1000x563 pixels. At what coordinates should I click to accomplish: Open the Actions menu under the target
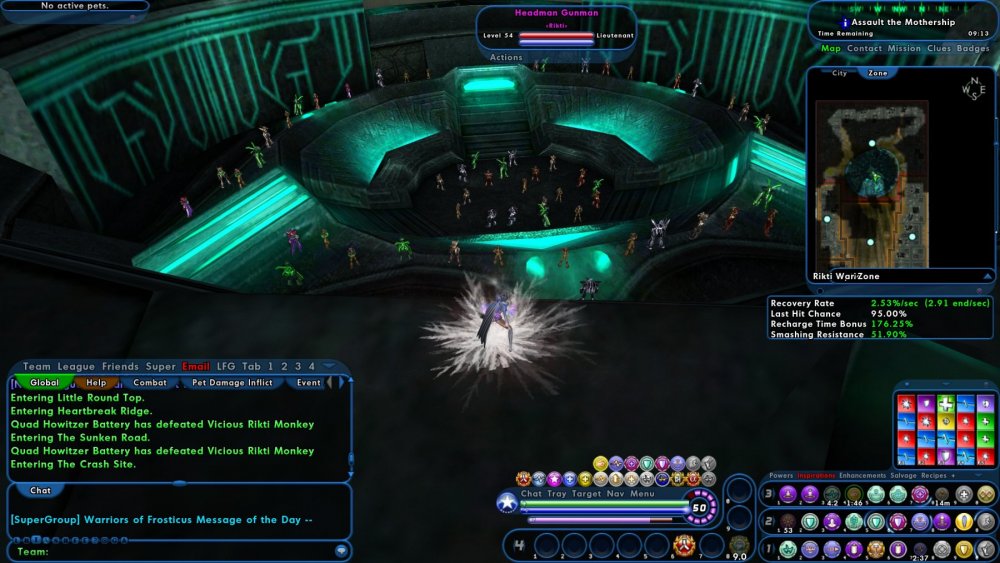point(506,58)
